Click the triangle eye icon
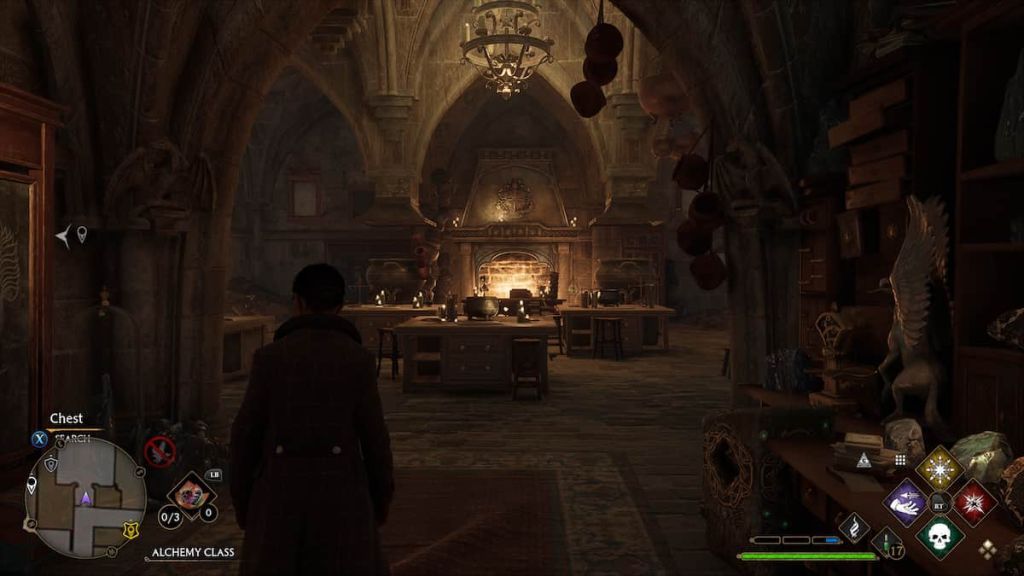Viewport: 1024px width, 576px height. (x=862, y=460)
